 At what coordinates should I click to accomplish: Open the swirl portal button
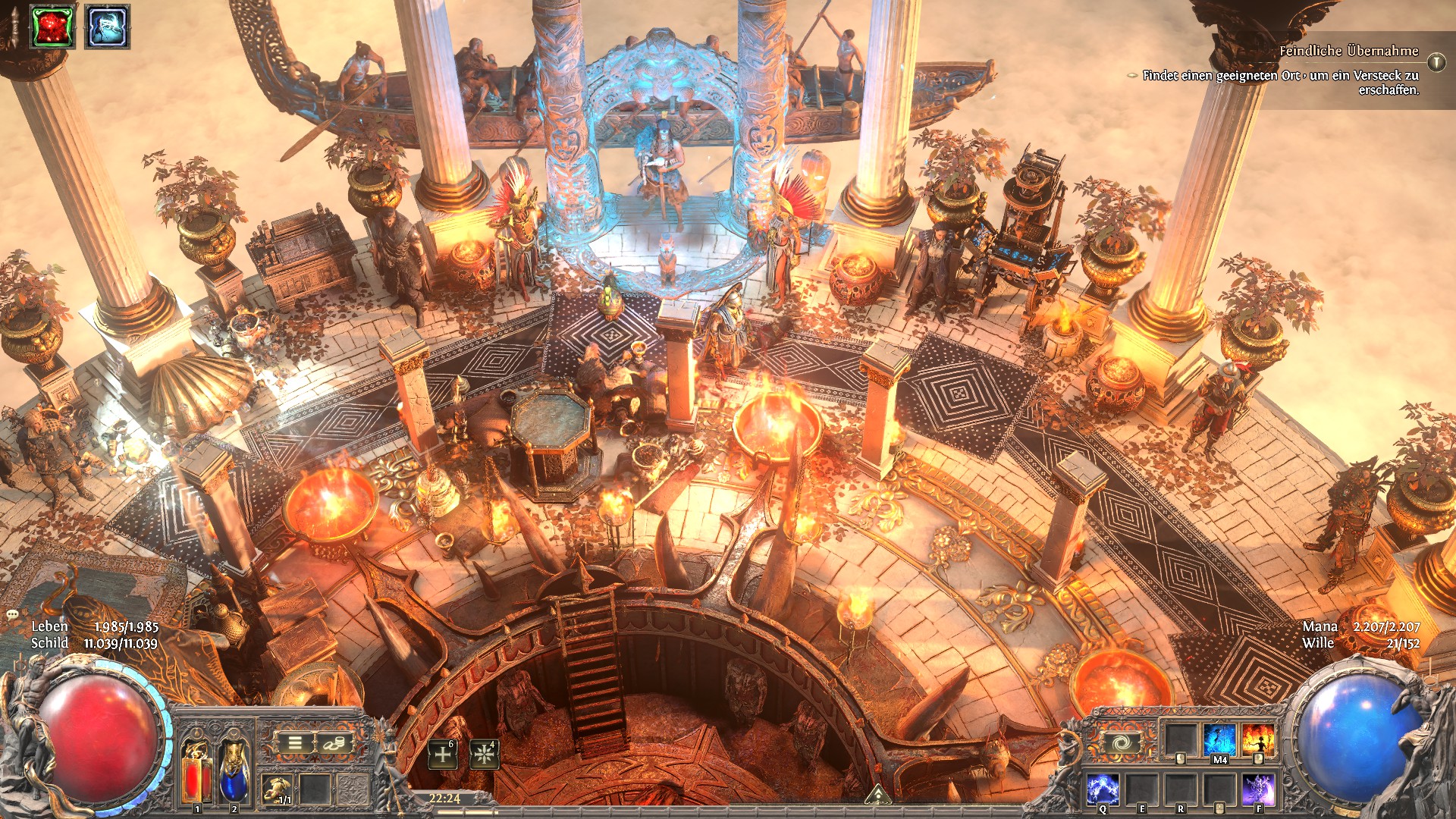coord(1119,743)
